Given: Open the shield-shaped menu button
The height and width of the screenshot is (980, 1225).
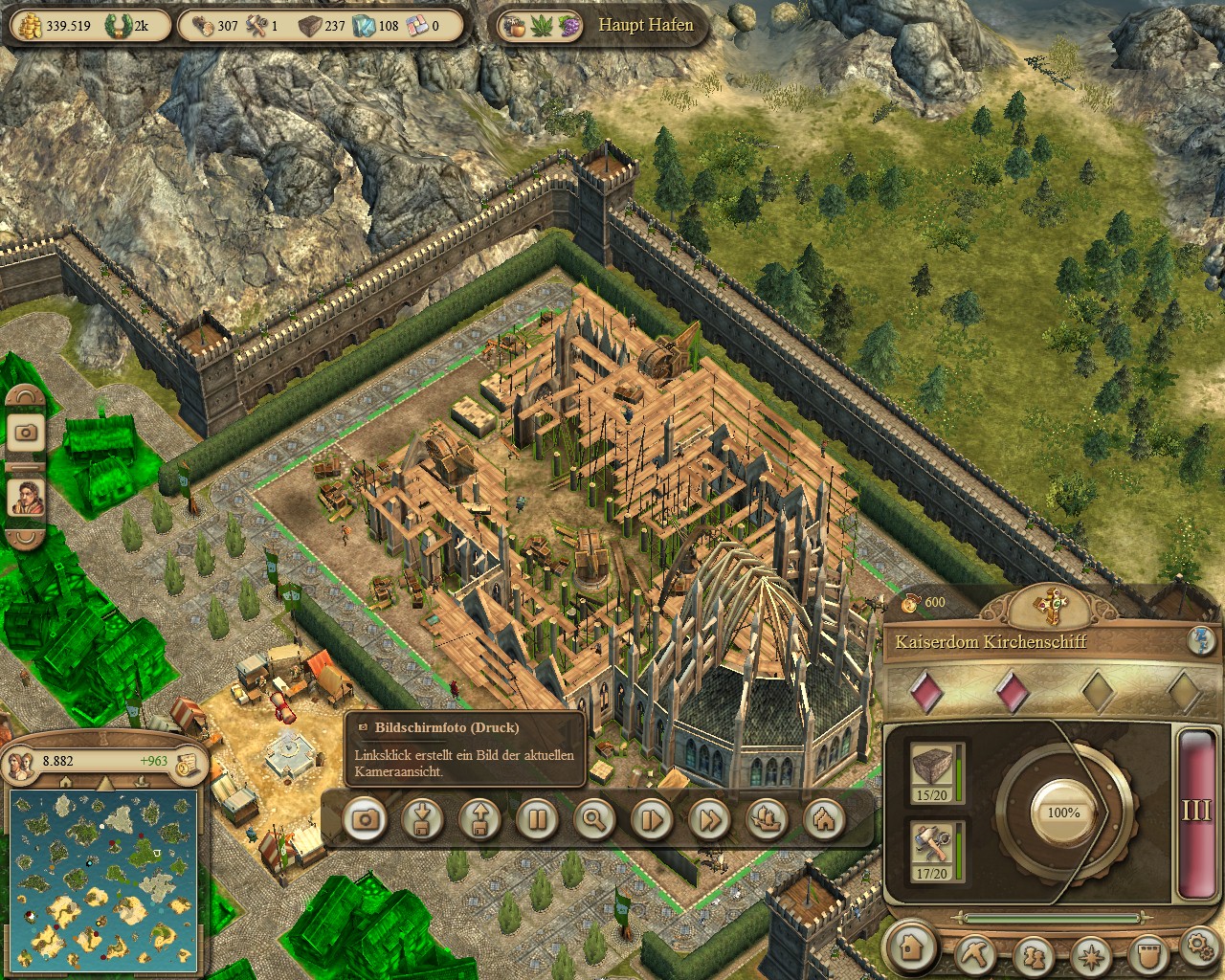Looking at the screenshot, I should [x=1148, y=953].
